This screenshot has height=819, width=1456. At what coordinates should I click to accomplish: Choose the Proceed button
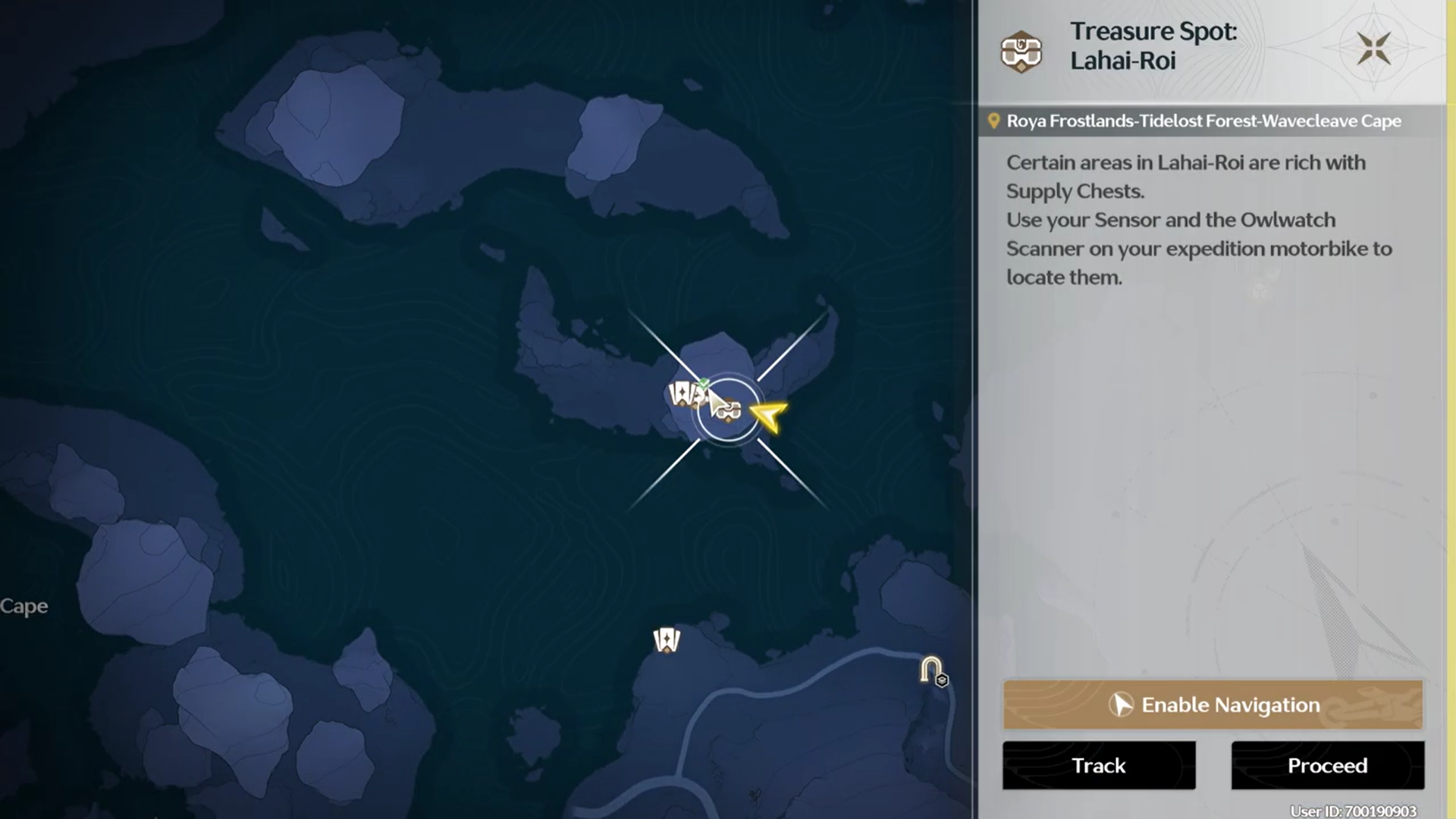(x=1327, y=765)
